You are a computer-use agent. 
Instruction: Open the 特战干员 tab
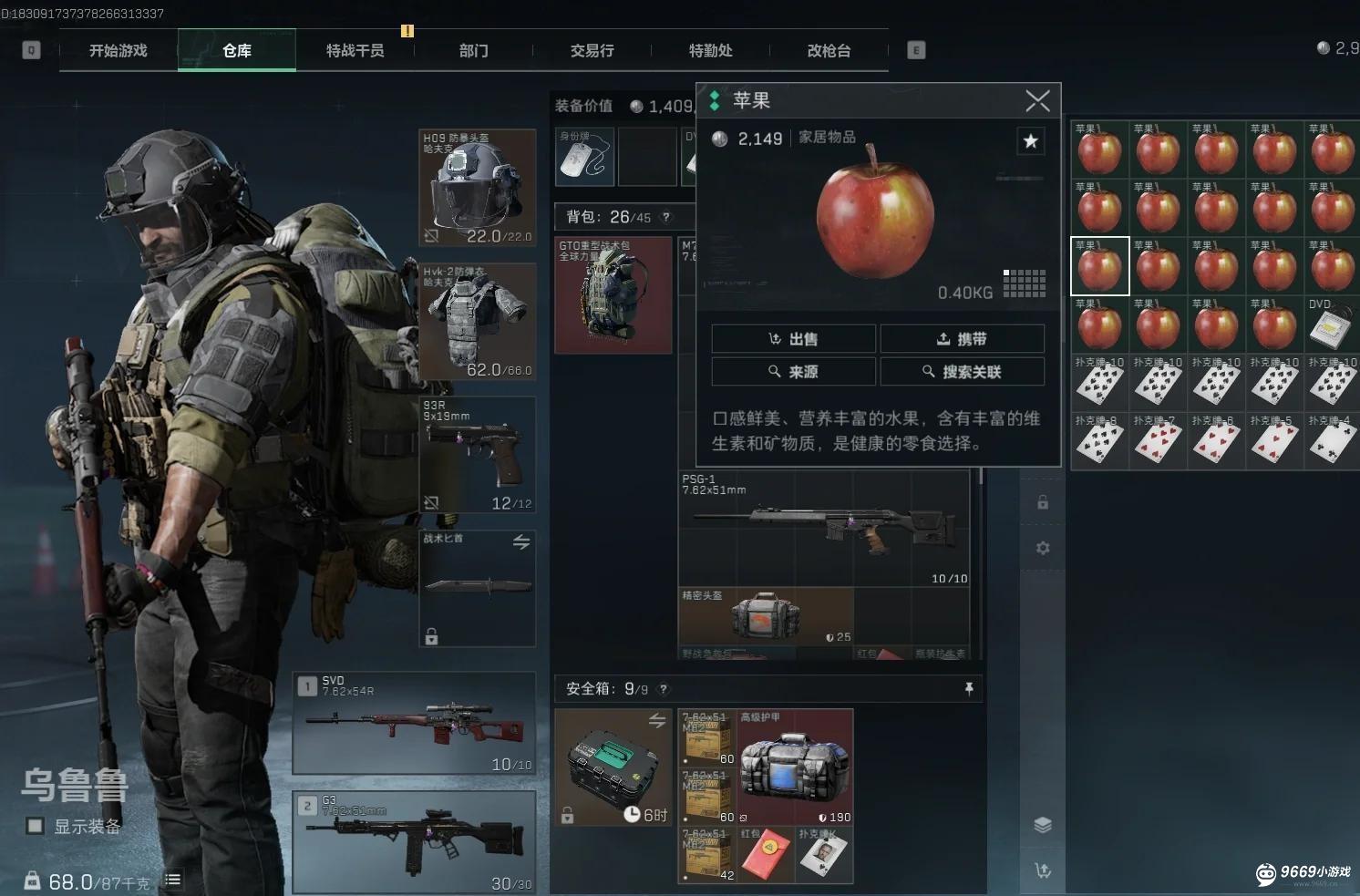click(x=355, y=51)
